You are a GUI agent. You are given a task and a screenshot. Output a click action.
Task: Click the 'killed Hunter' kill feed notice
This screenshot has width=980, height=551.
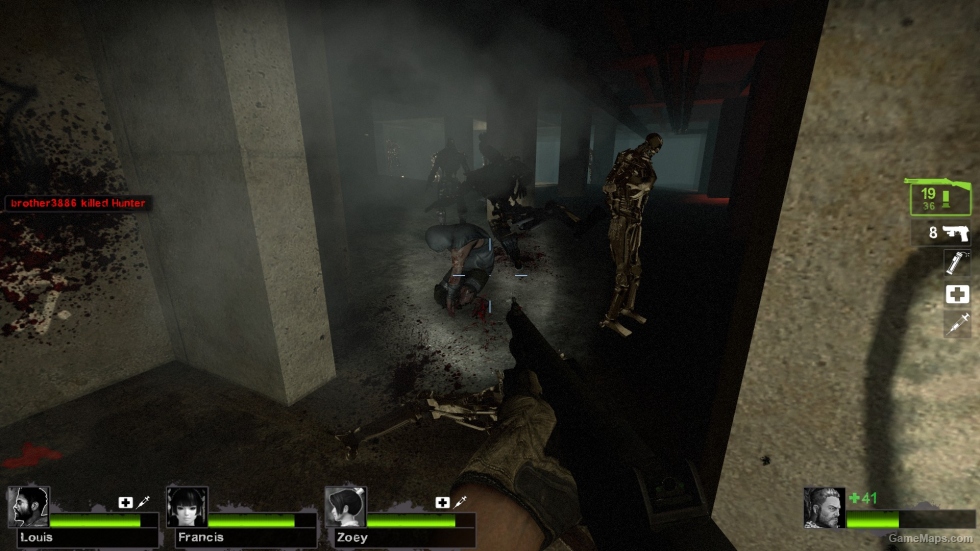(78, 203)
